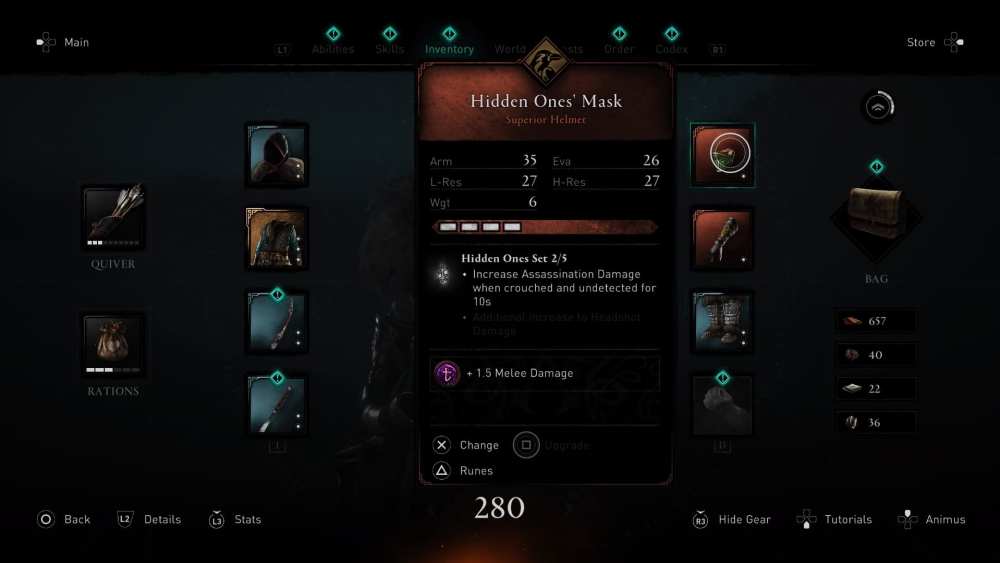The image size is (1000, 563).
Task: Select the boots equipment slot
Action: pyautogui.click(x=722, y=322)
